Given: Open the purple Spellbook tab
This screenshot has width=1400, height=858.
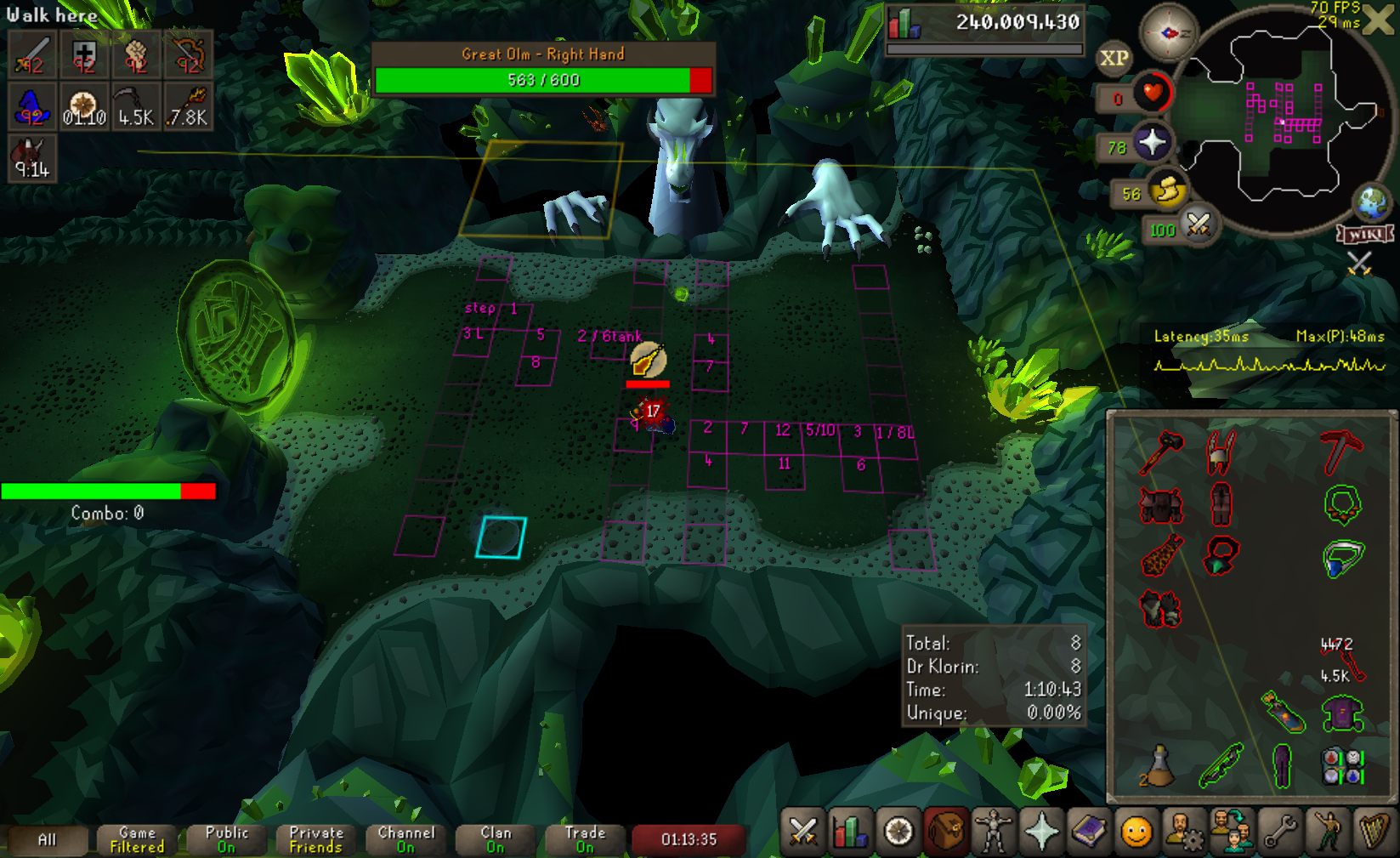Looking at the screenshot, I should click(x=1089, y=832).
